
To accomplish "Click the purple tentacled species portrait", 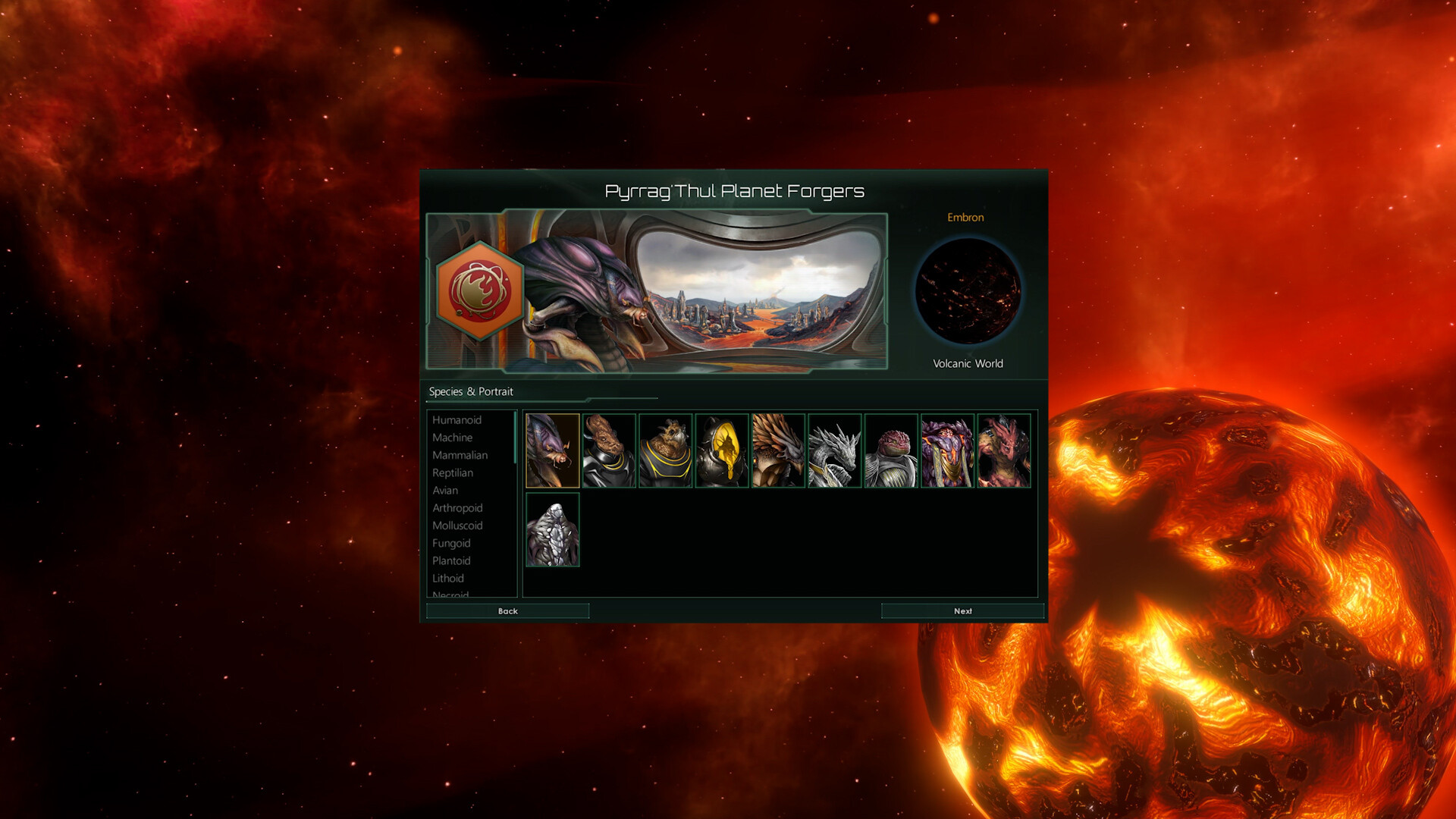I will [x=949, y=450].
